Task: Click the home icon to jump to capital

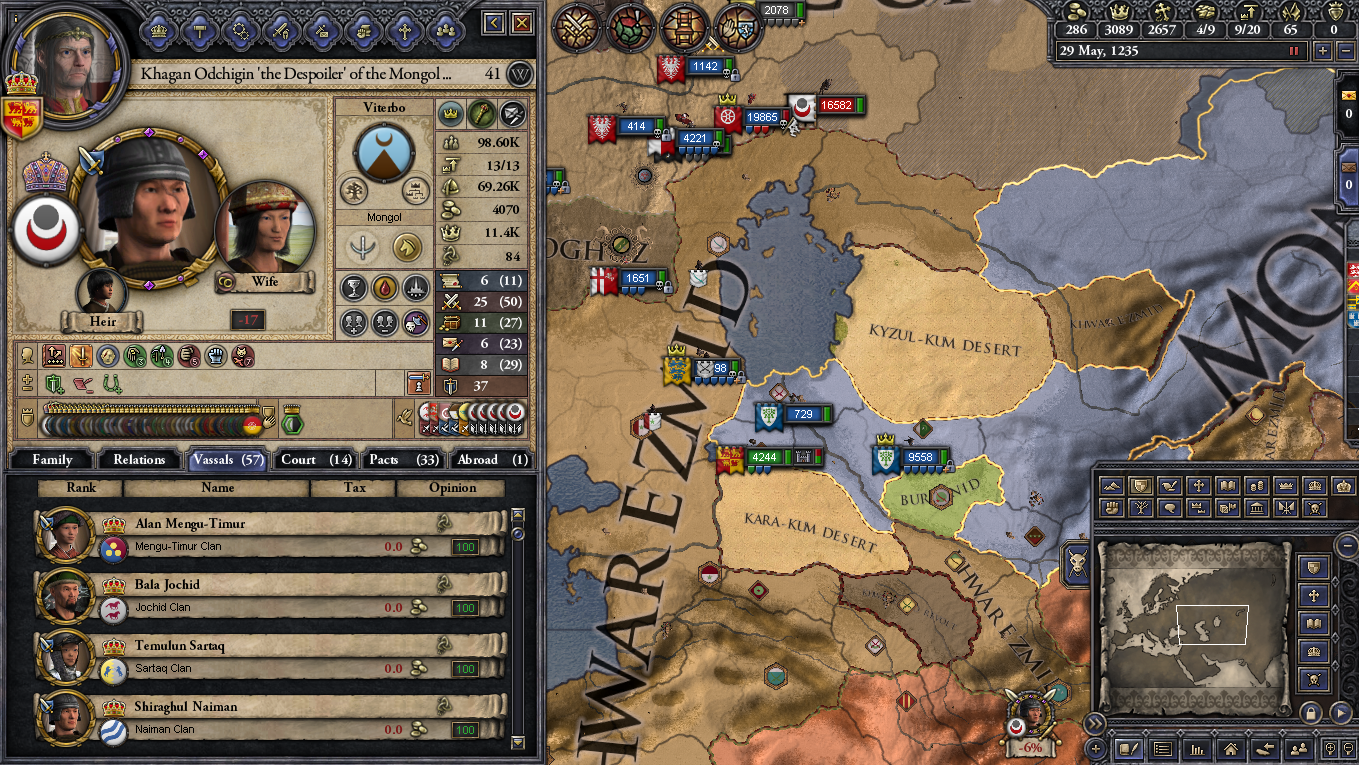Action: coord(1233,749)
